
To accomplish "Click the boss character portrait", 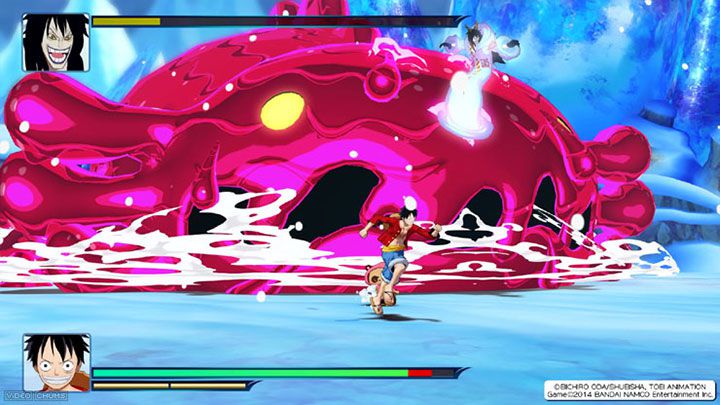I will [55, 42].
